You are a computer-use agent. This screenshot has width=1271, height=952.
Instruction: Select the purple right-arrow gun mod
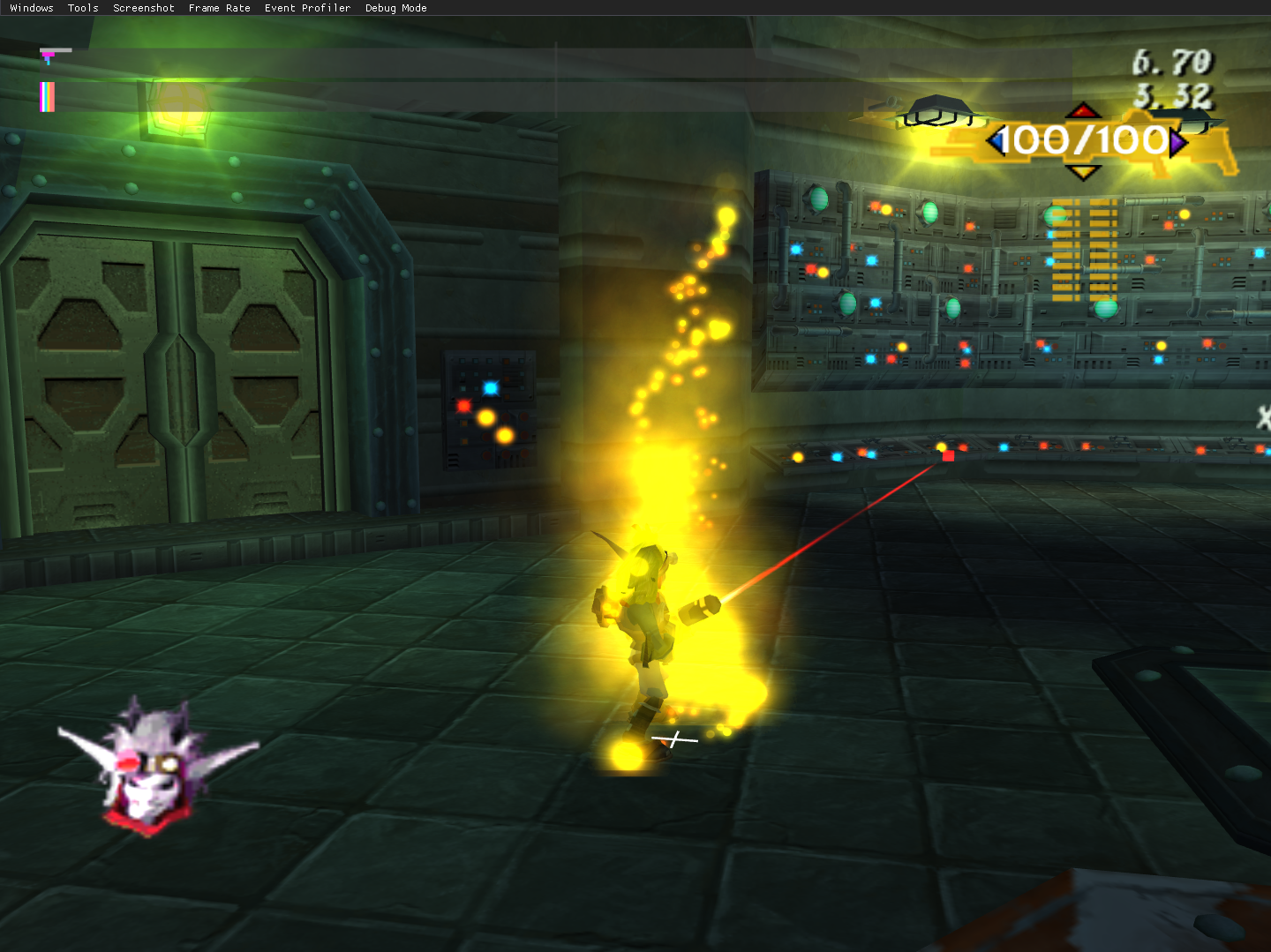coord(1178,141)
